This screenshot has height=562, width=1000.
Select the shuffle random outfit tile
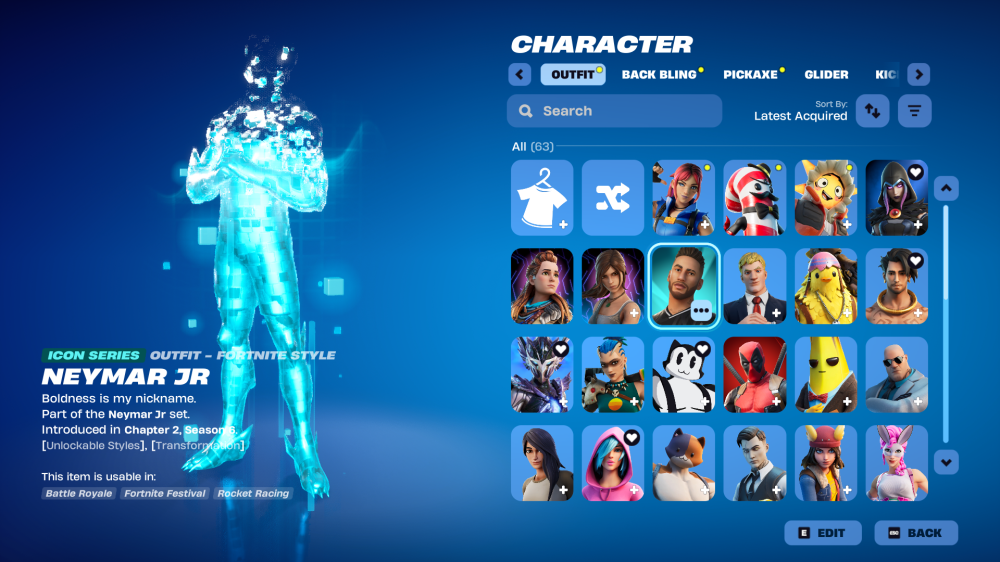point(613,197)
